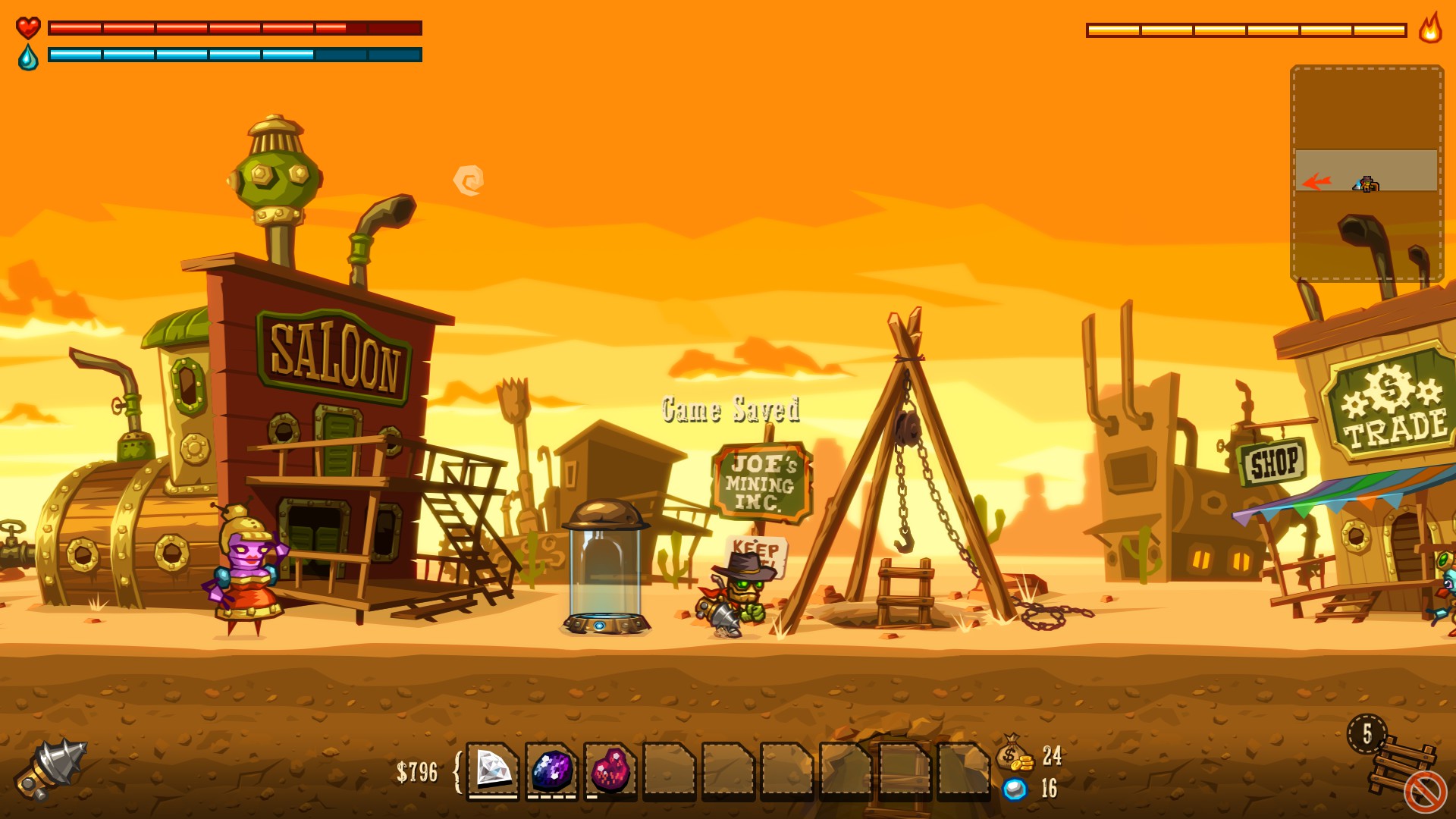This screenshot has height=819, width=1456.
Task: Pick the red ruby ore slot
Action: (610, 770)
